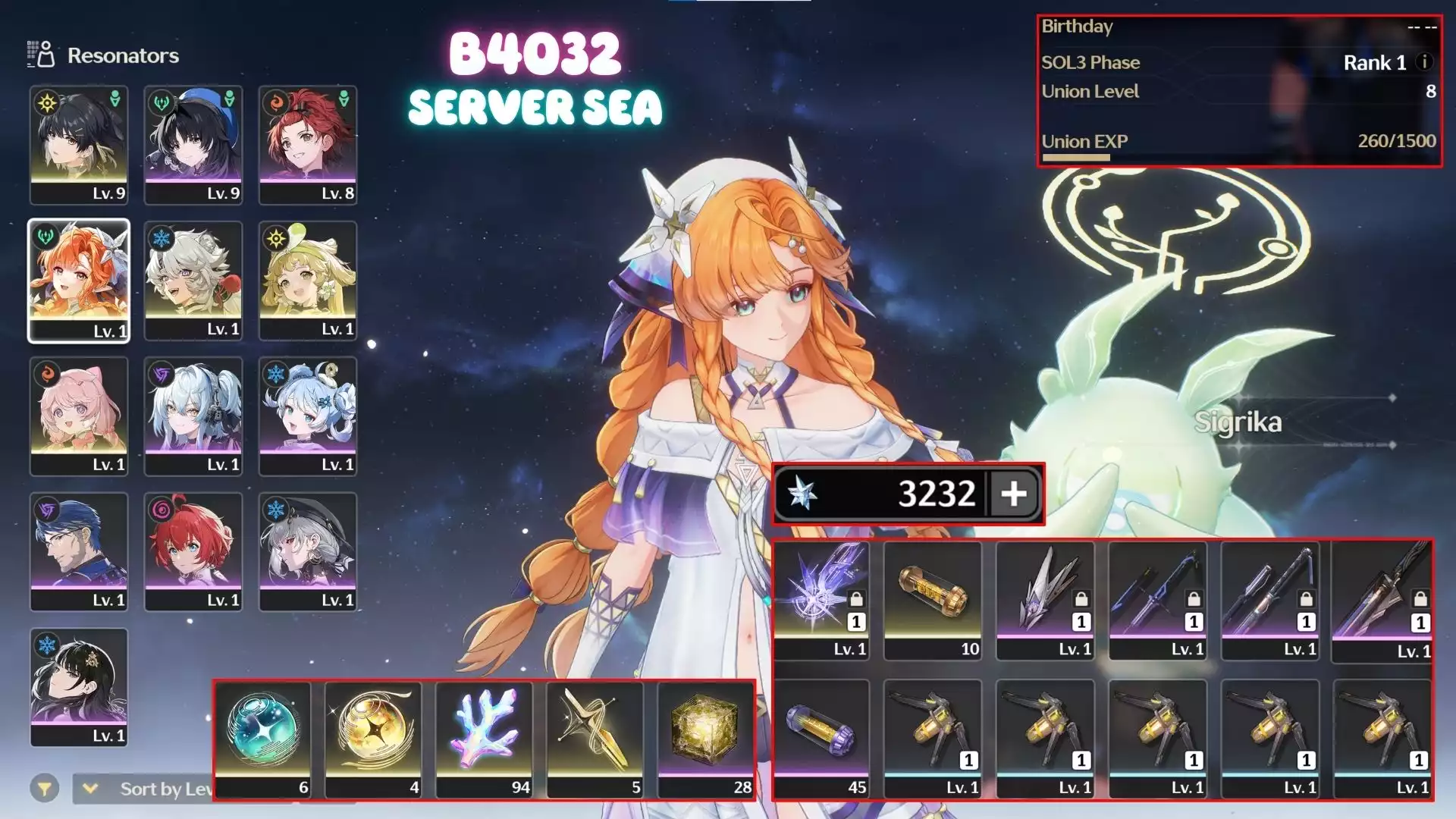Image resolution: width=1456 pixels, height=819 pixels.
Task: Select the blonde resonator with green hat
Action: point(307,280)
